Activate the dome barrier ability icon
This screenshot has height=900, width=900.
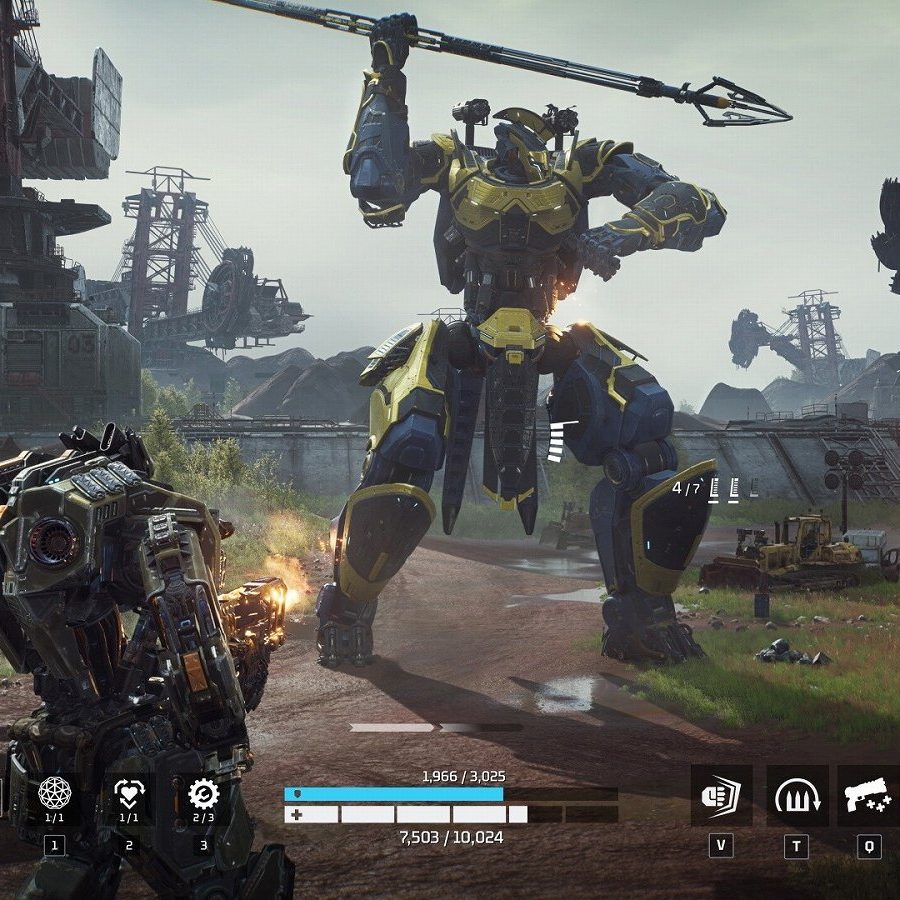coord(797,796)
